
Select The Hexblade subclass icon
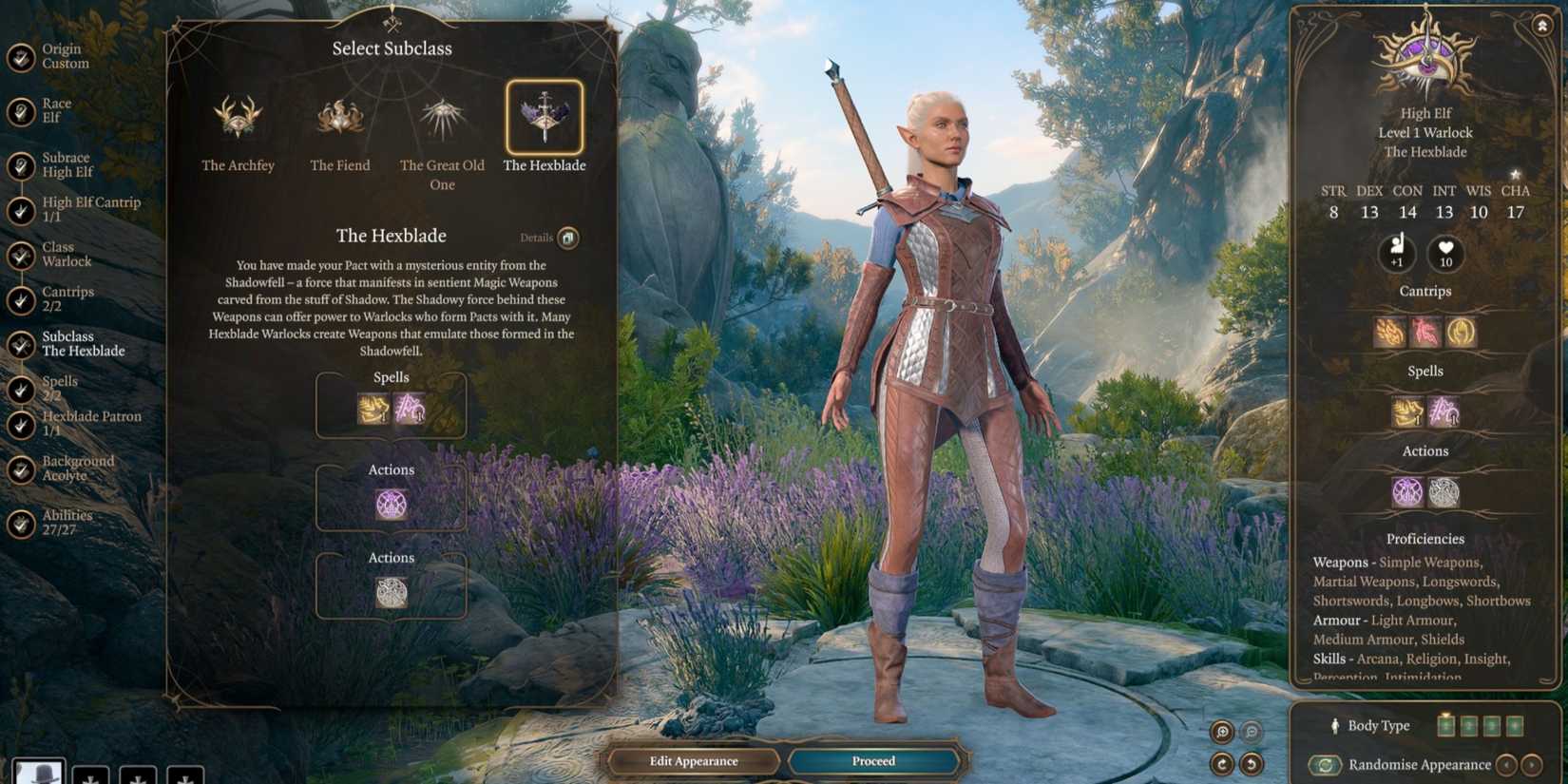pyautogui.click(x=545, y=116)
